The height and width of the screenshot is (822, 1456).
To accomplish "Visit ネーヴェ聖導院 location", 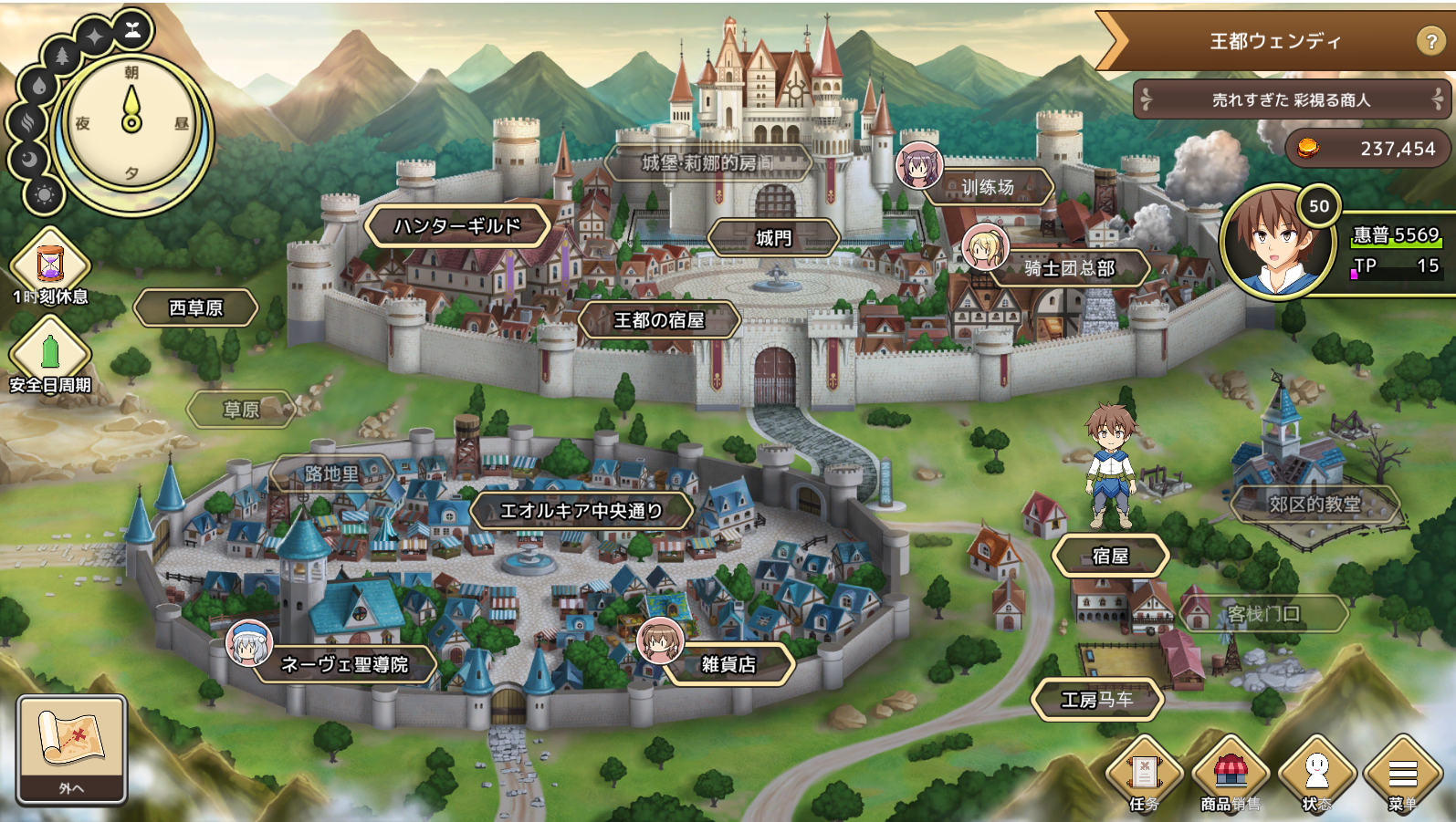I will (344, 664).
